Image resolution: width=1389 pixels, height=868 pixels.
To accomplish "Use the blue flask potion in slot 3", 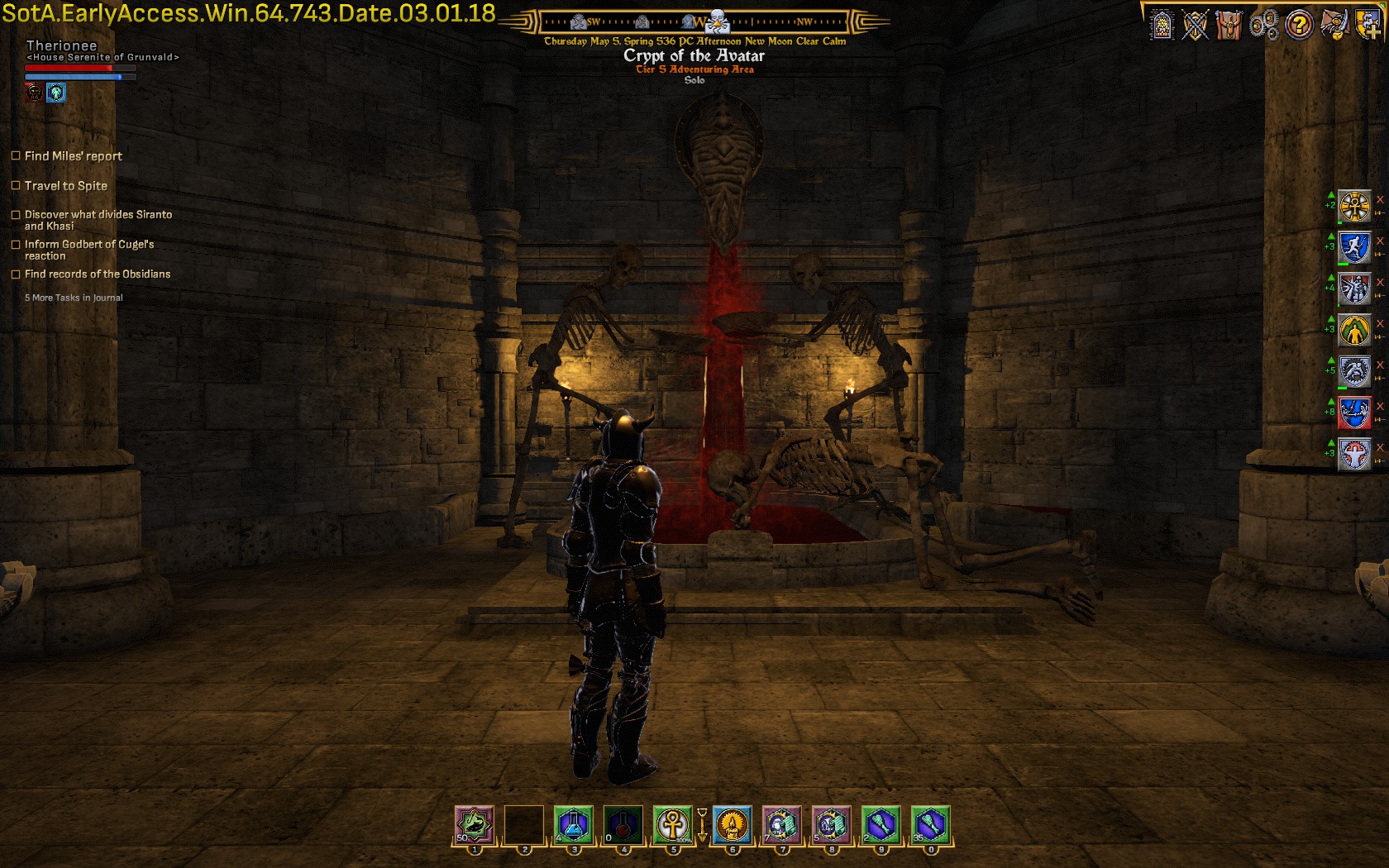I will coord(574,824).
